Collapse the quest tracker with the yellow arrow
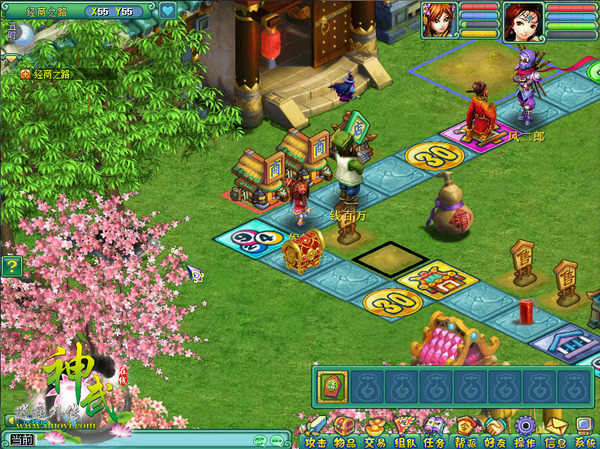This screenshot has width=600, height=449. coord(9,58)
